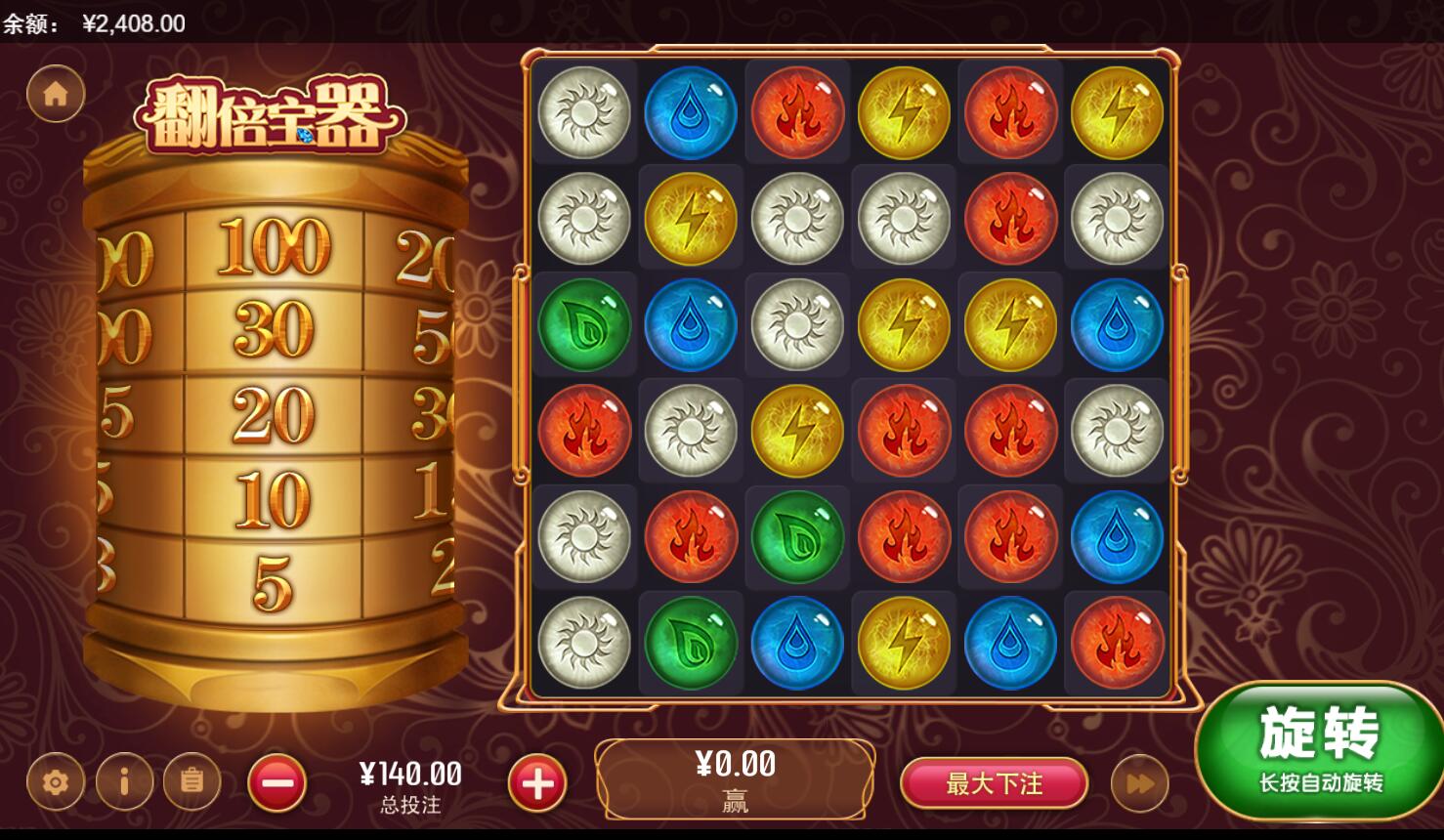Screen dimensions: 1444x840
Task: Toggle the fast-forward turbo button
Action: (x=1139, y=783)
